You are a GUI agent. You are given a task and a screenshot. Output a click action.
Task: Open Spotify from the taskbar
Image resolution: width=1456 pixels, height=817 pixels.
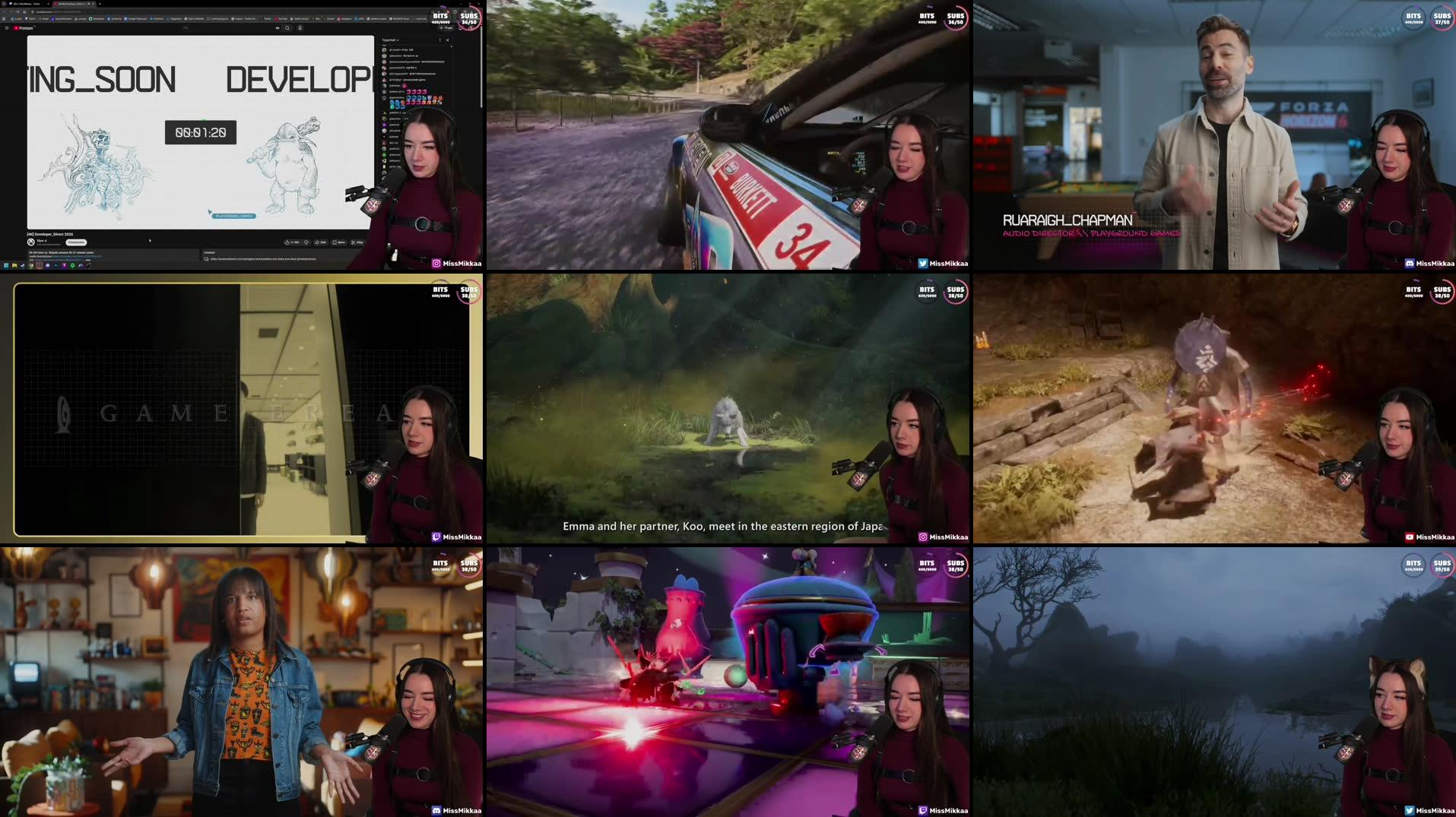tap(72, 265)
